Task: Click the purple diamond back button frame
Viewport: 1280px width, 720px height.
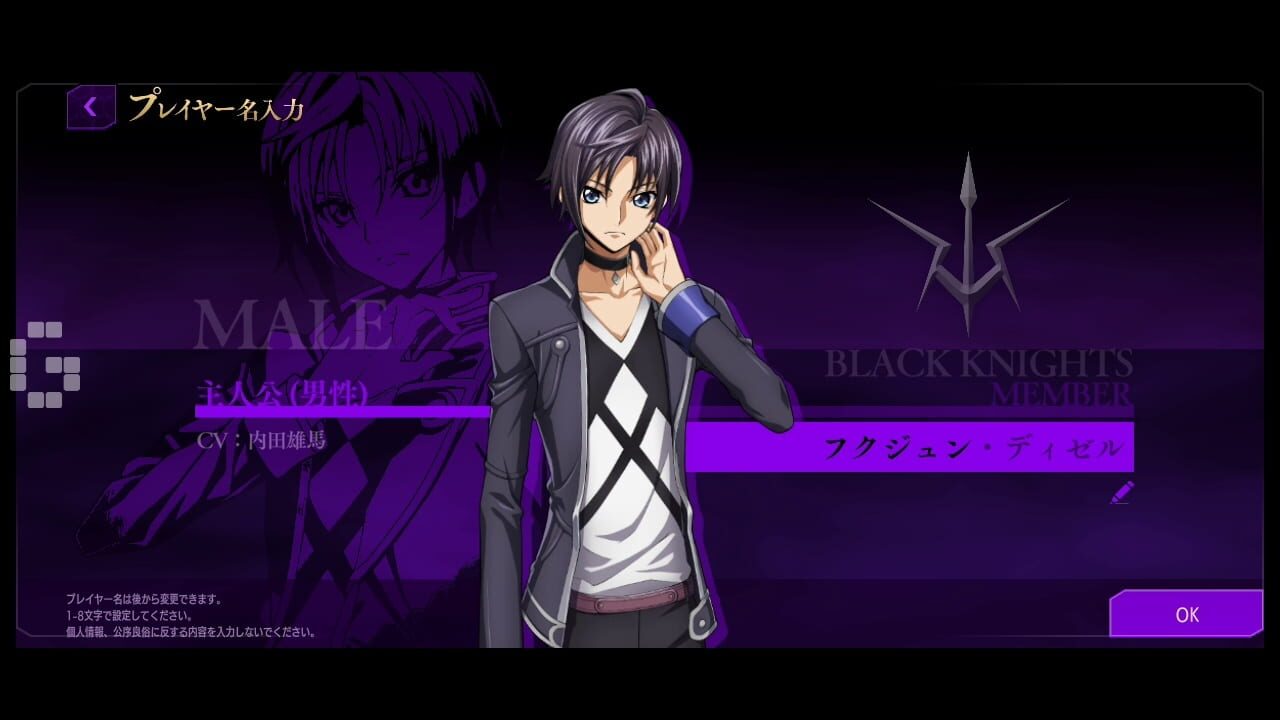Action: (90, 106)
